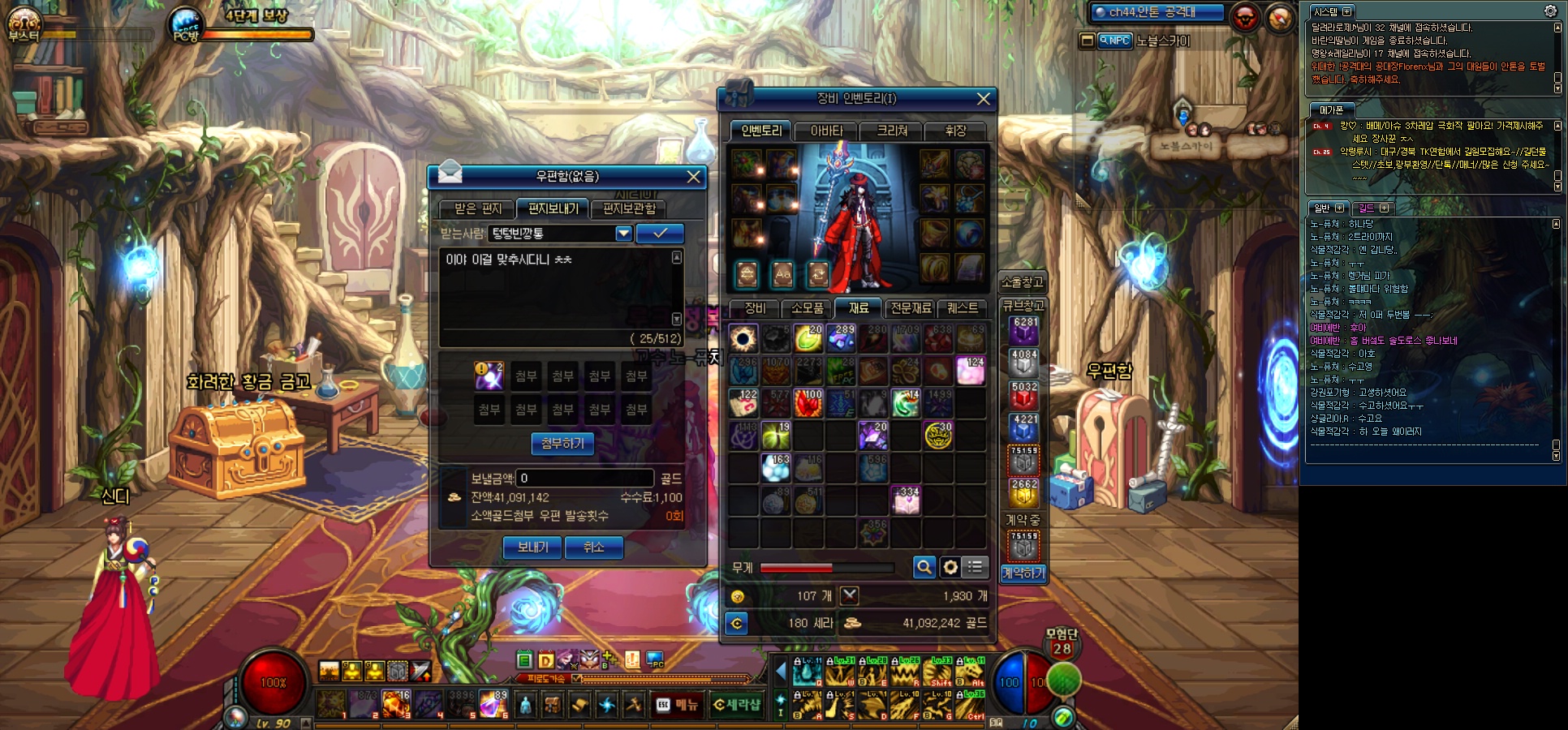The width and height of the screenshot is (1568, 730).
Task: Cancel the letter with 취소
Action: pyautogui.click(x=593, y=547)
